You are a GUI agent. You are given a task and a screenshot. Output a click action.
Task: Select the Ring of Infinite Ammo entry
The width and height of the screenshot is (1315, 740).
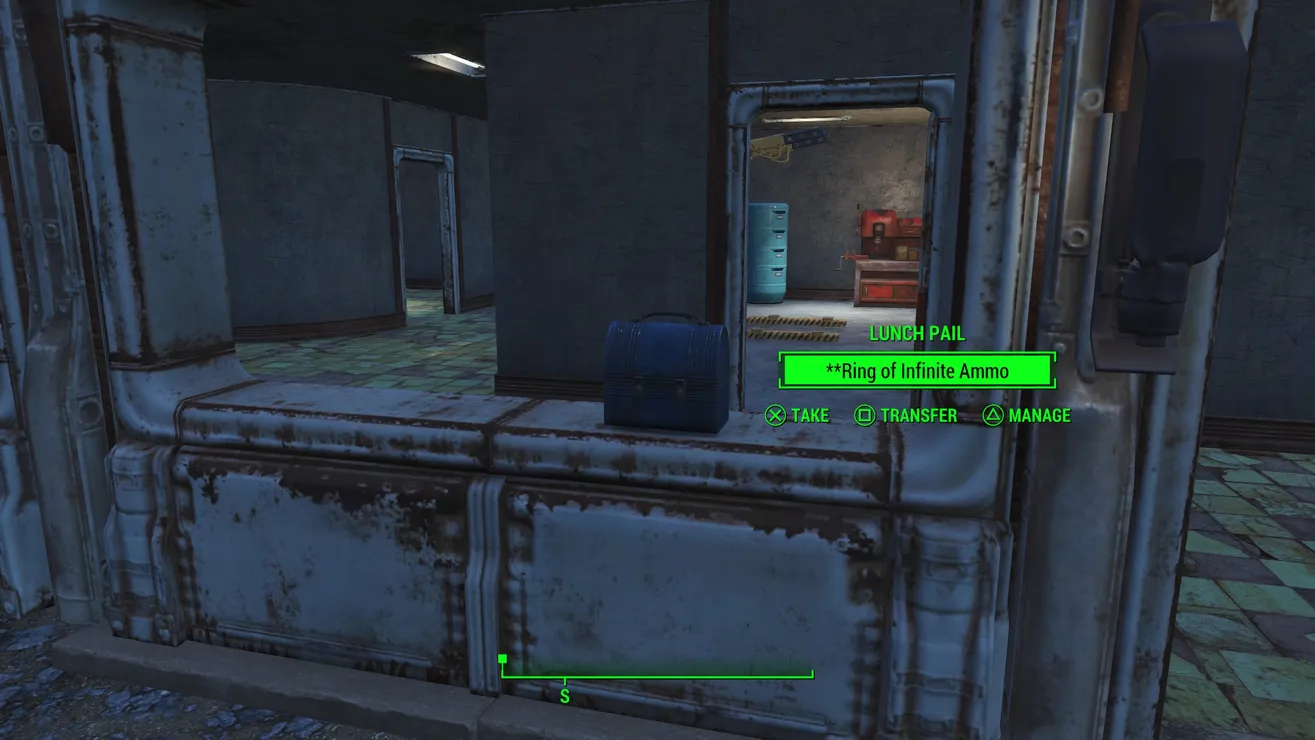(916, 371)
